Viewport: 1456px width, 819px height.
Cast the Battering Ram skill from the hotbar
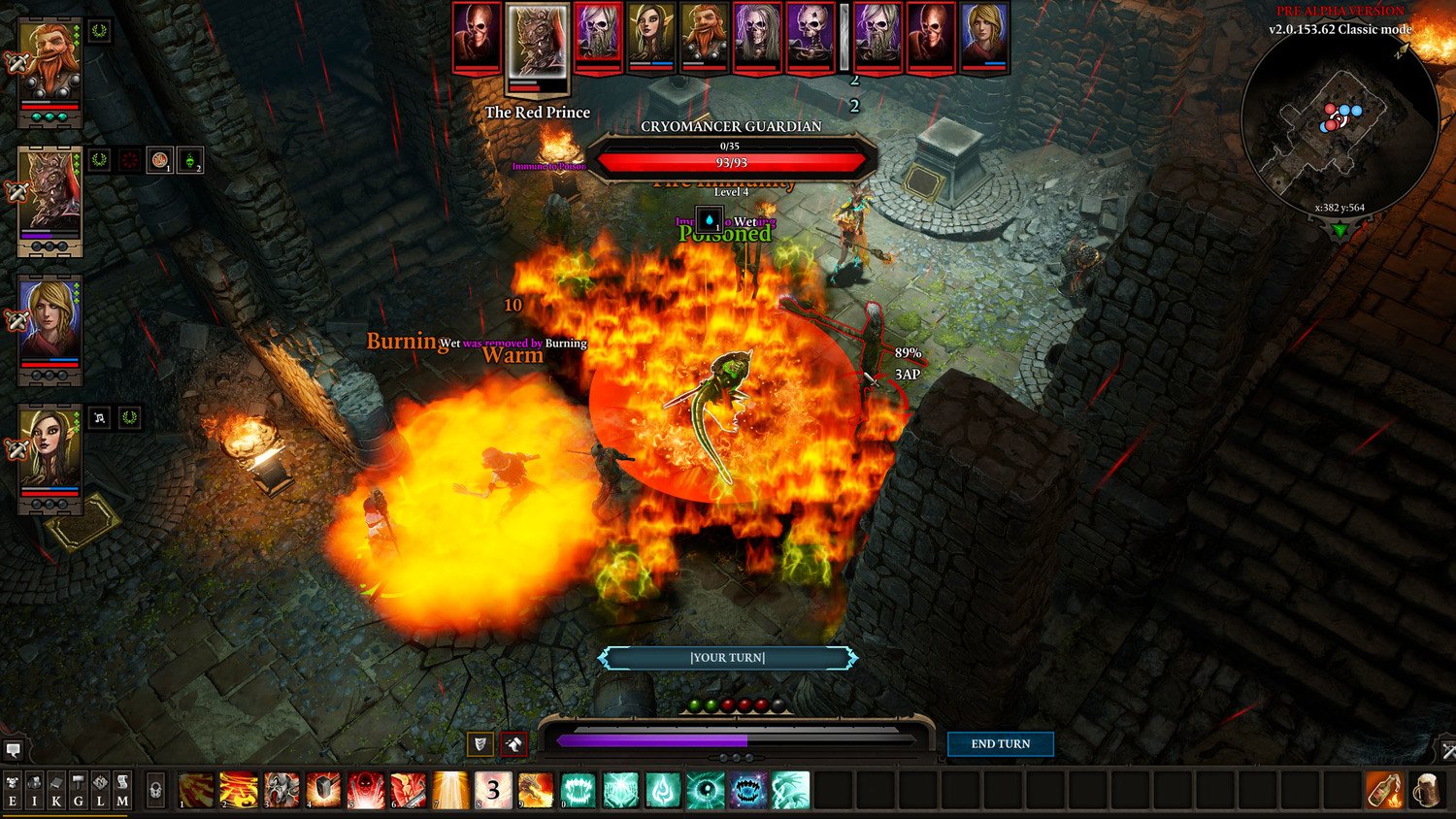(281, 789)
